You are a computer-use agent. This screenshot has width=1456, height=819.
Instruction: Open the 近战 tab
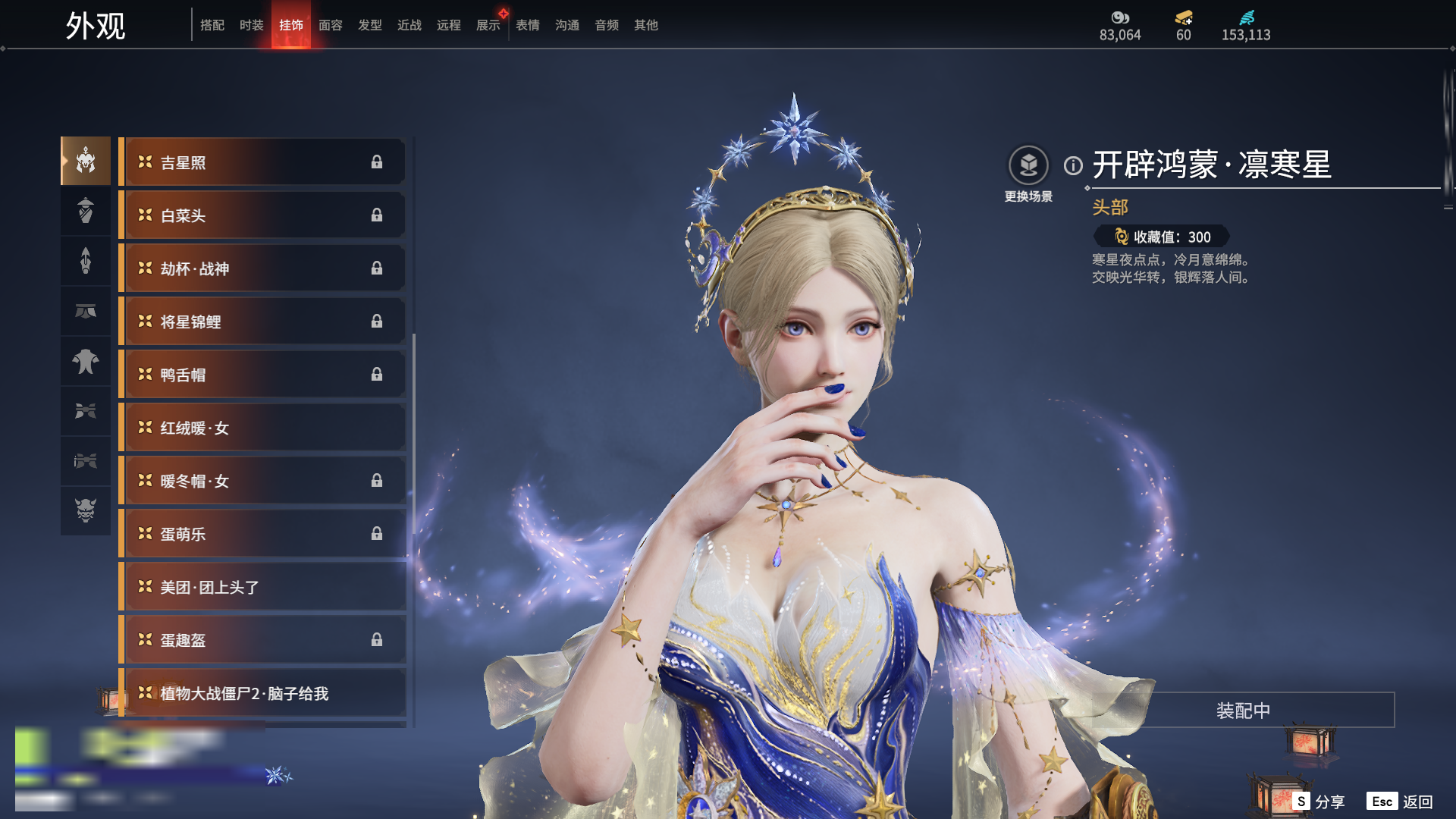(x=409, y=25)
